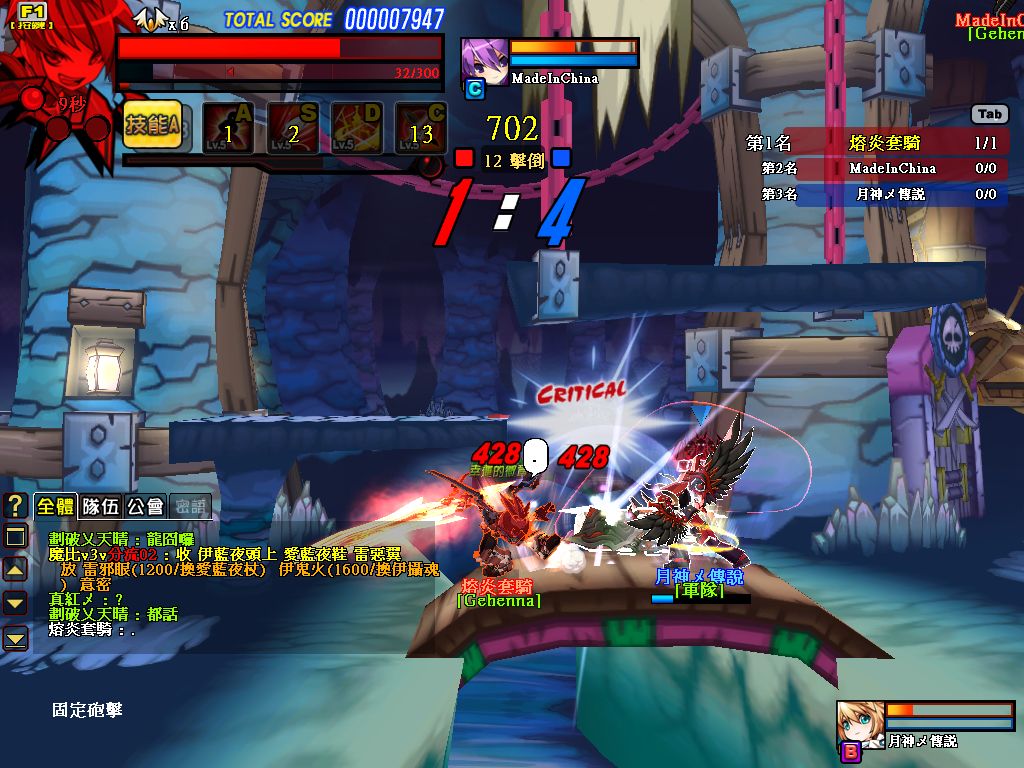
Task: Activate the D skill slot
Action: coord(358,127)
